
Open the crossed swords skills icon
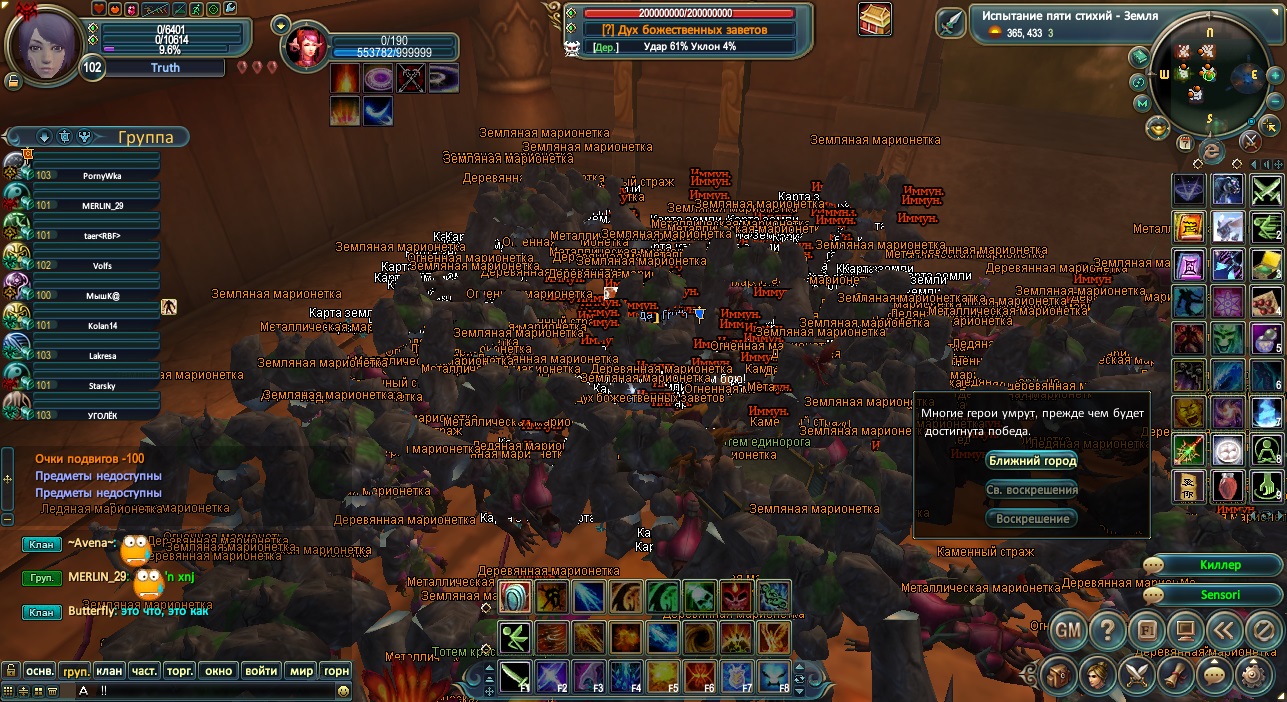(x=1138, y=675)
